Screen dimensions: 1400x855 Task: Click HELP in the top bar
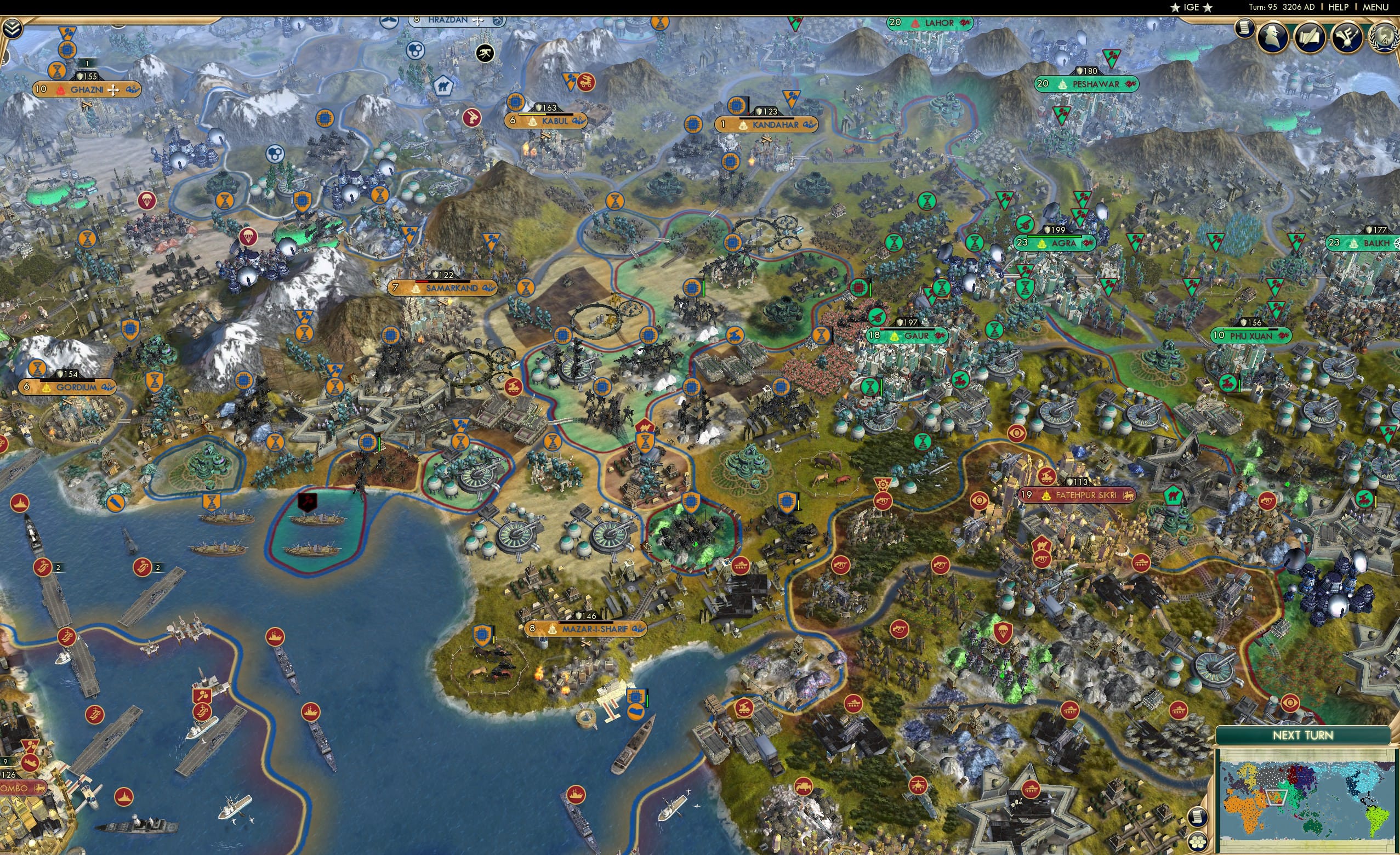pos(1338,7)
